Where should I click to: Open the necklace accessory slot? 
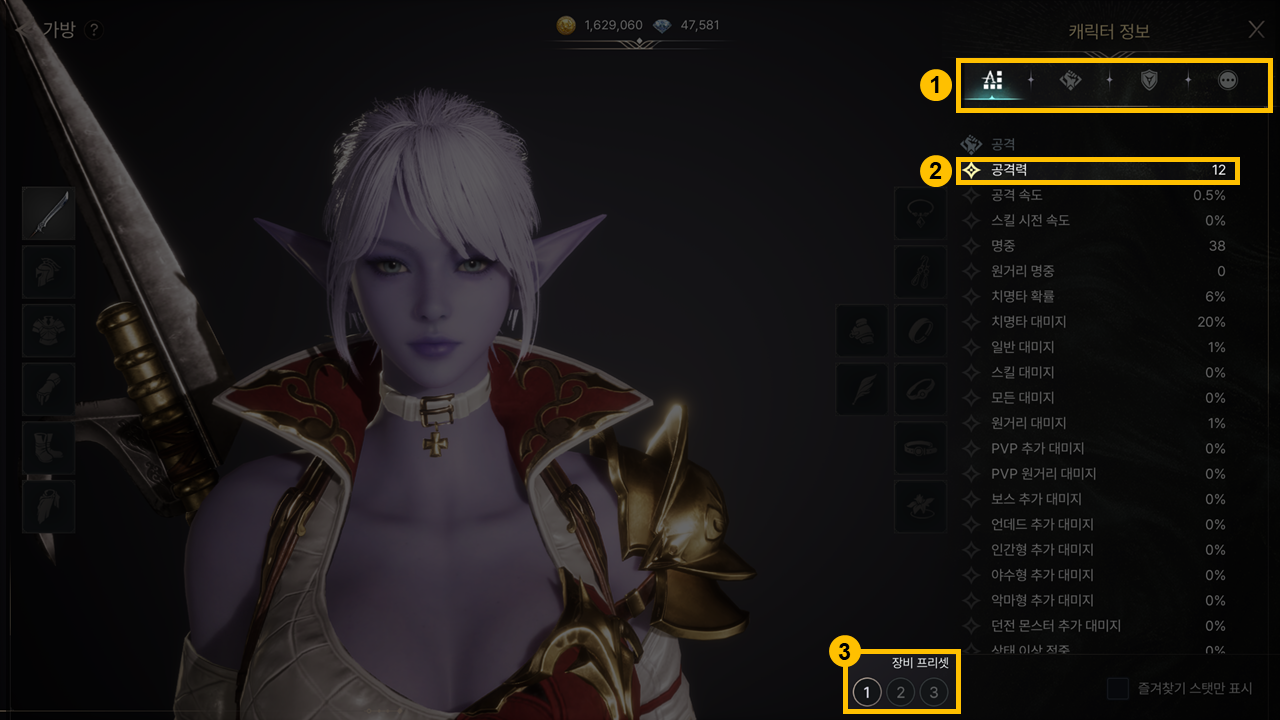pyautogui.click(x=920, y=212)
